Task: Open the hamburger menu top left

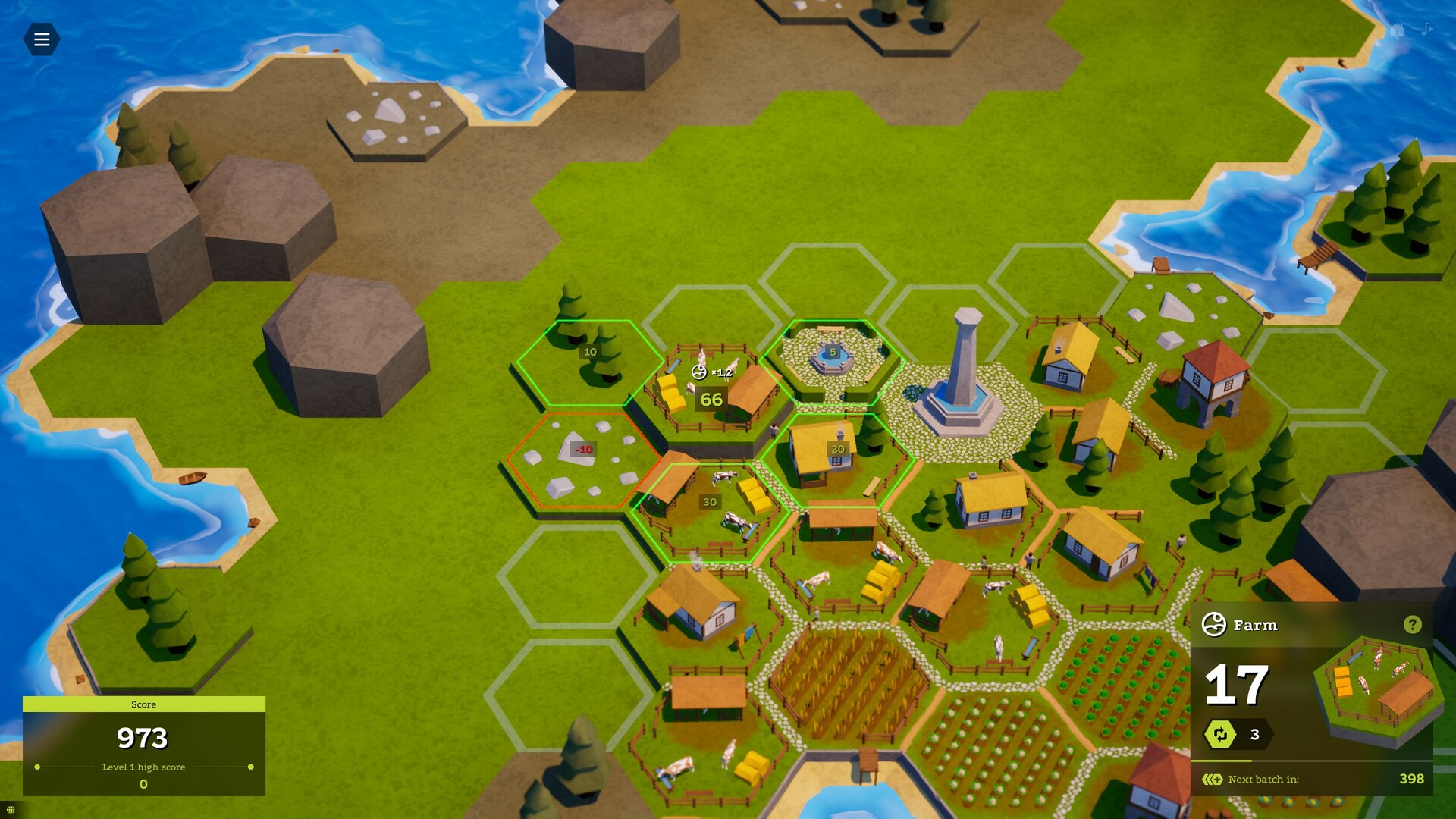Action: click(x=42, y=39)
